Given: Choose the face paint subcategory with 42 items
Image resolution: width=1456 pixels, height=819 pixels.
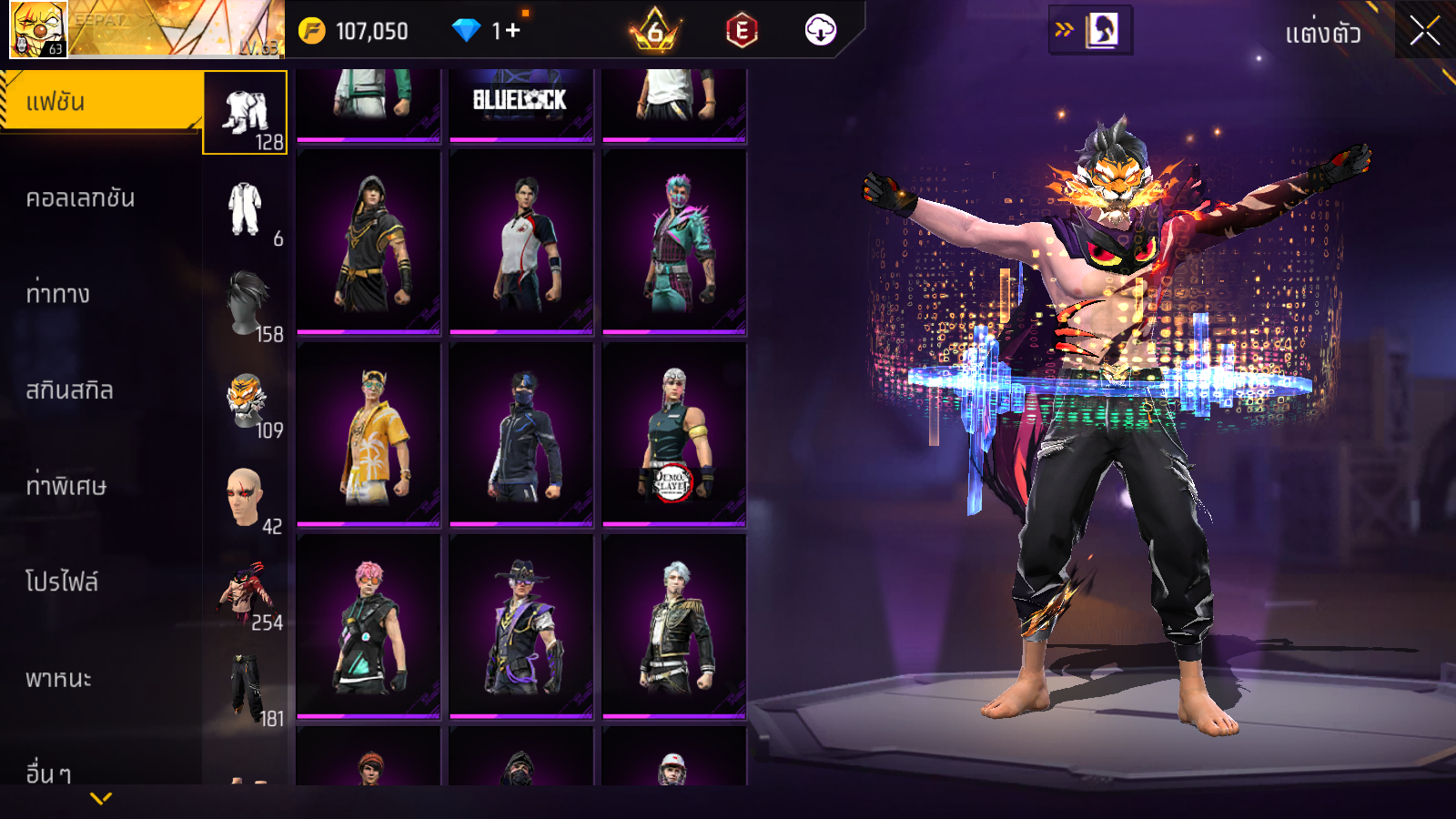Looking at the screenshot, I should tap(245, 497).
